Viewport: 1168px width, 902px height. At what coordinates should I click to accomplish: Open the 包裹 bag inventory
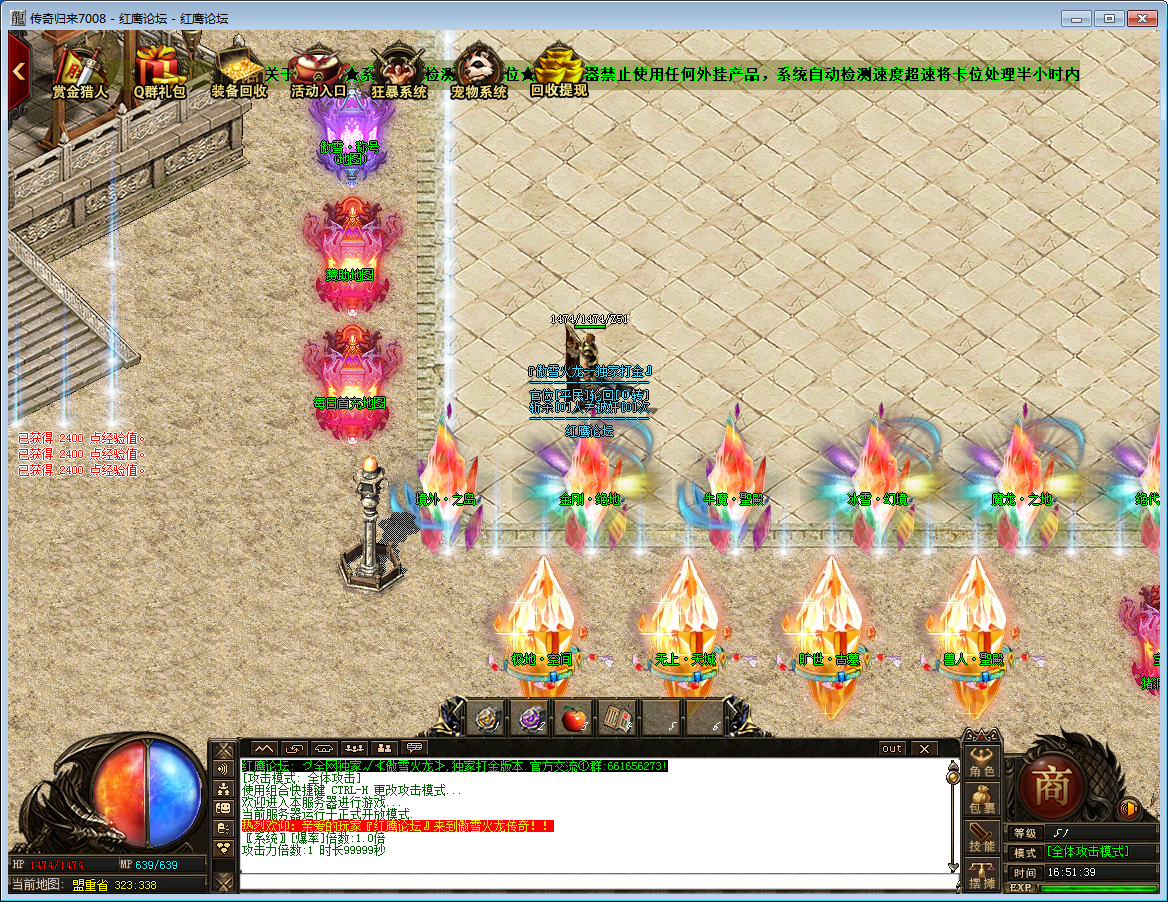point(982,799)
